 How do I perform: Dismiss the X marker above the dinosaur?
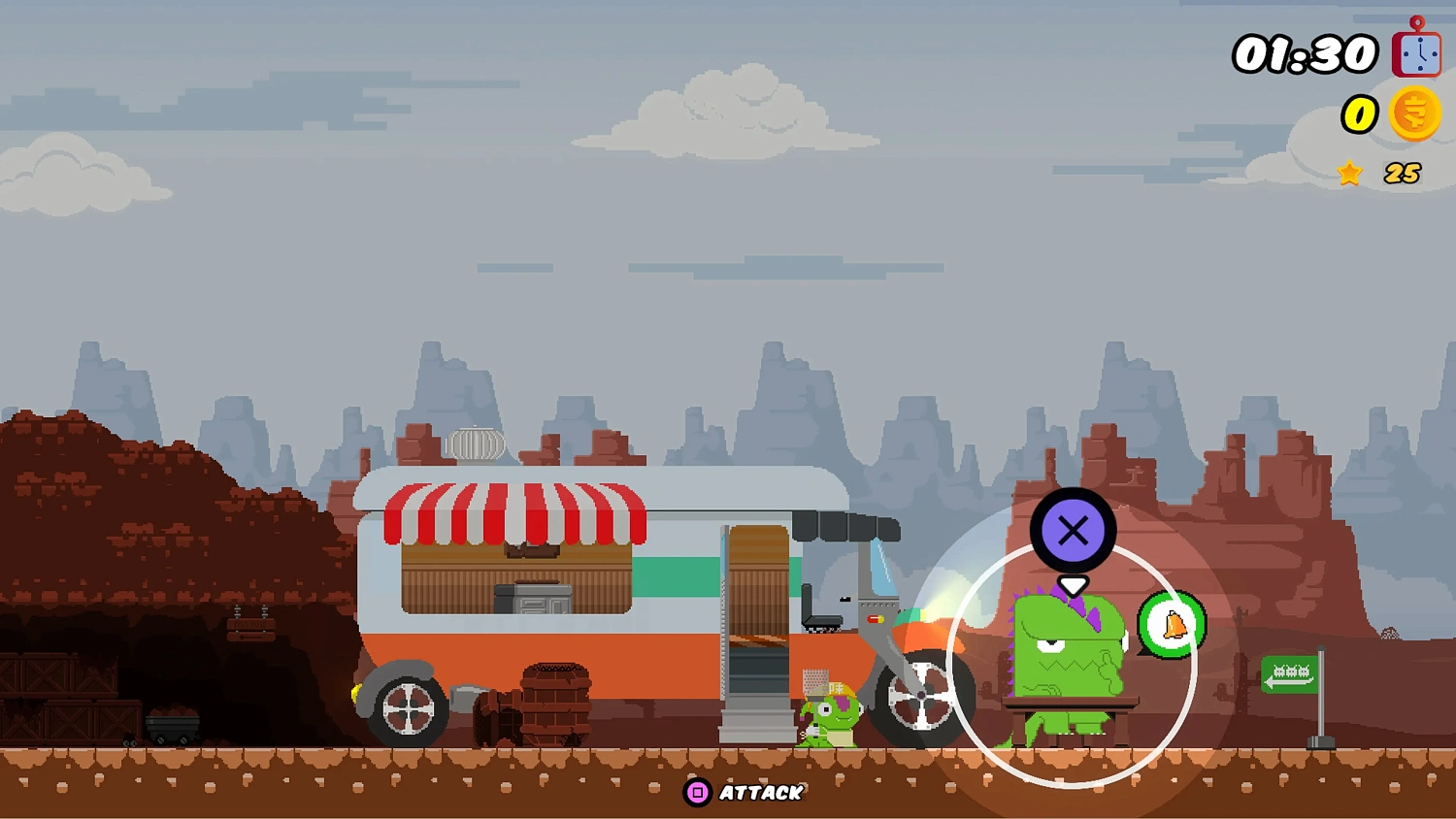point(1073,531)
